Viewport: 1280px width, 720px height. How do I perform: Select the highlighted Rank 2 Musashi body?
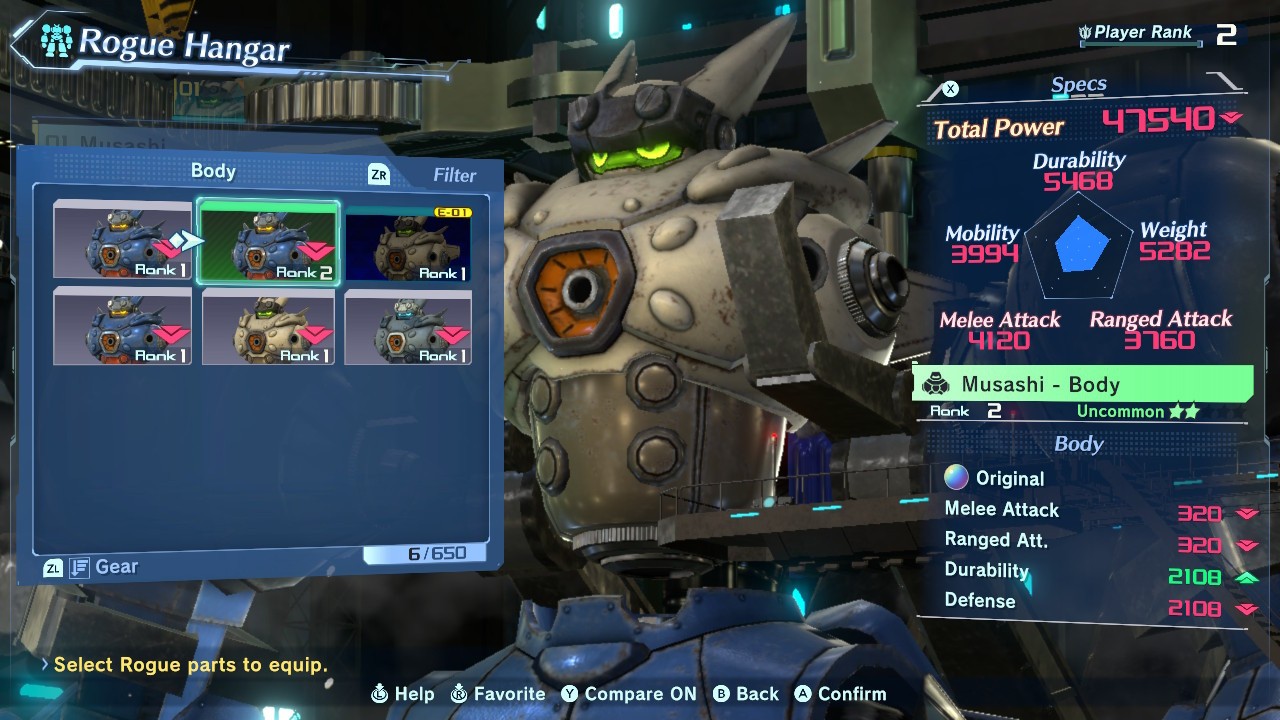[268, 243]
